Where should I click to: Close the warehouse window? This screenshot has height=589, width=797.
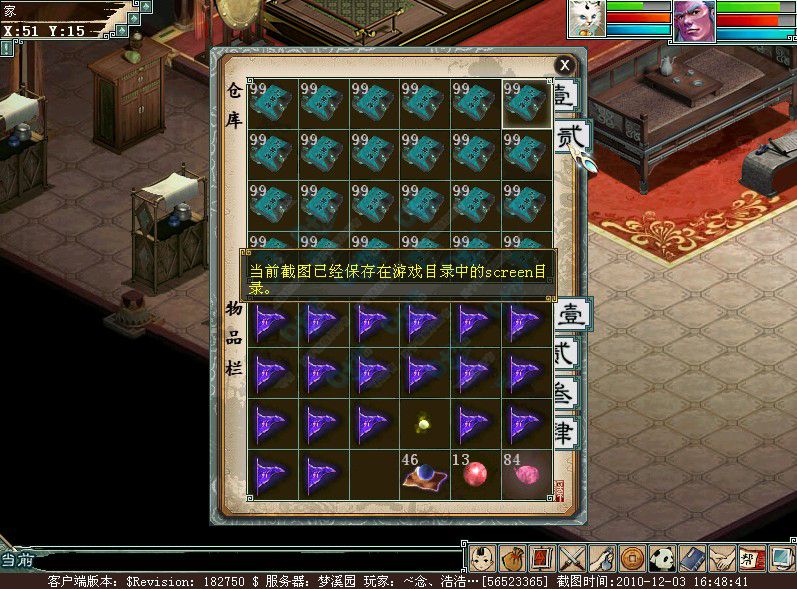(x=565, y=64)
